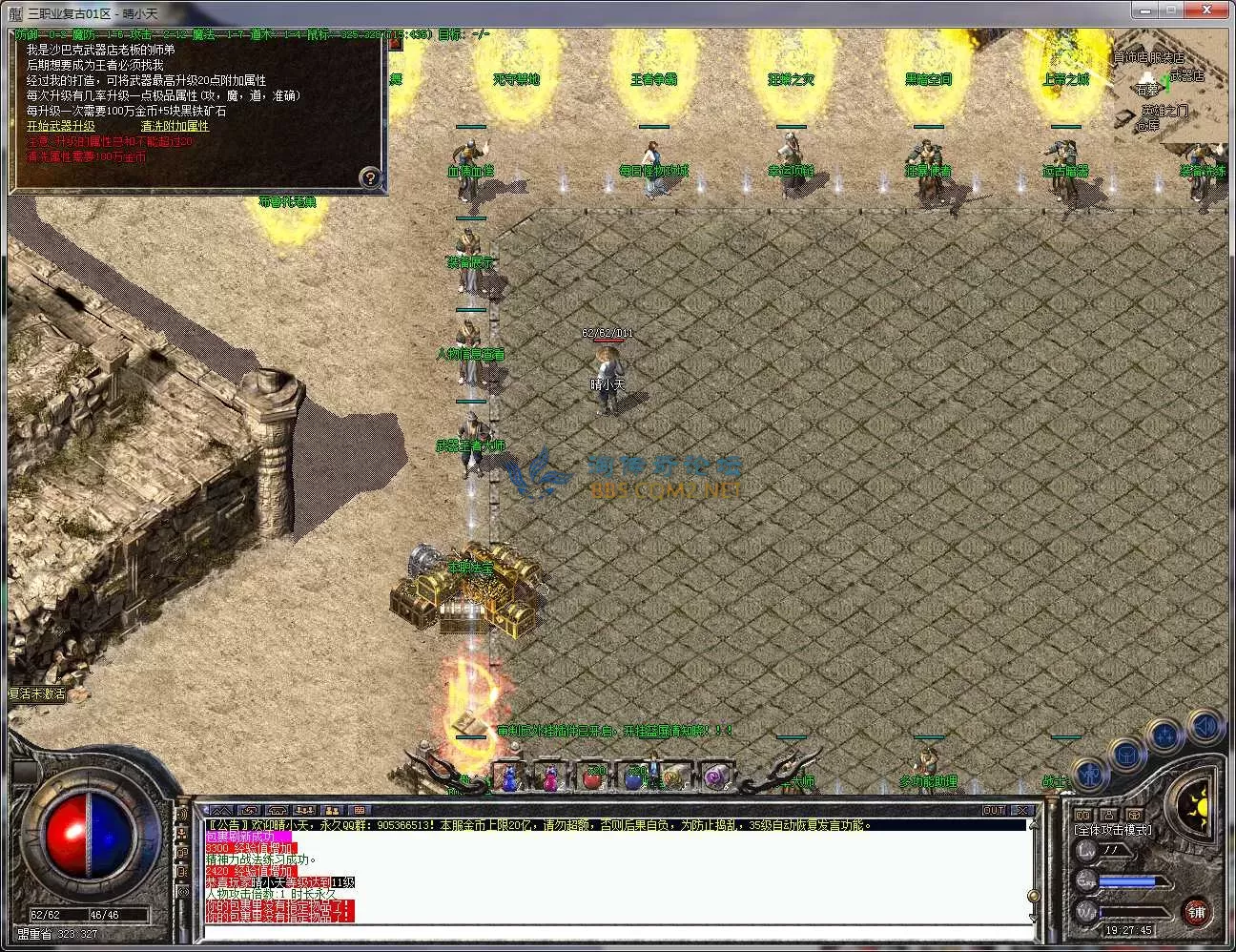
Task: Choose 开始武器升级 in the NPC dialog
Action: click(61, 126)
